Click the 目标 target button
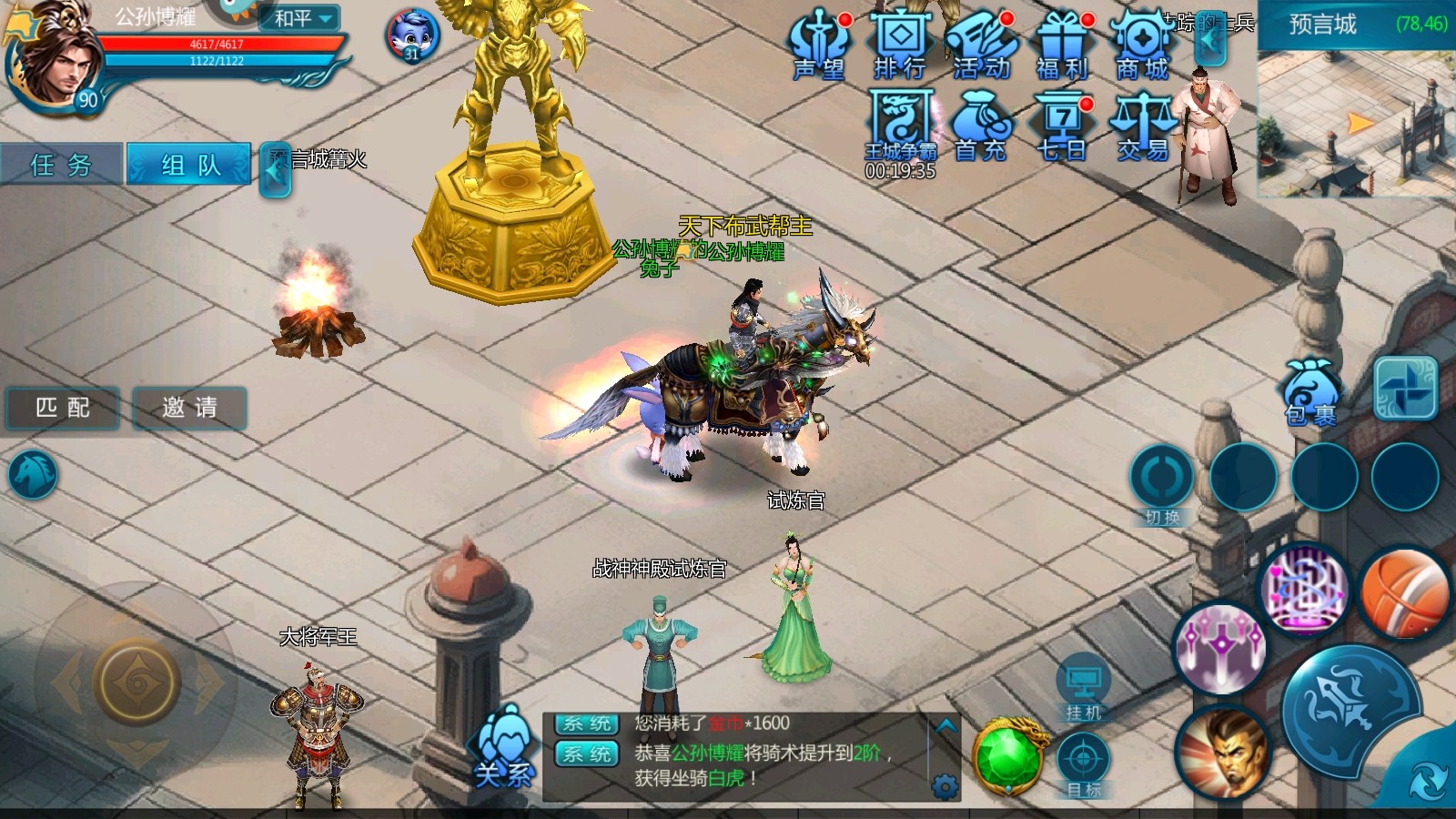This screenshot has height=819, width=1456. (1083, 766)
